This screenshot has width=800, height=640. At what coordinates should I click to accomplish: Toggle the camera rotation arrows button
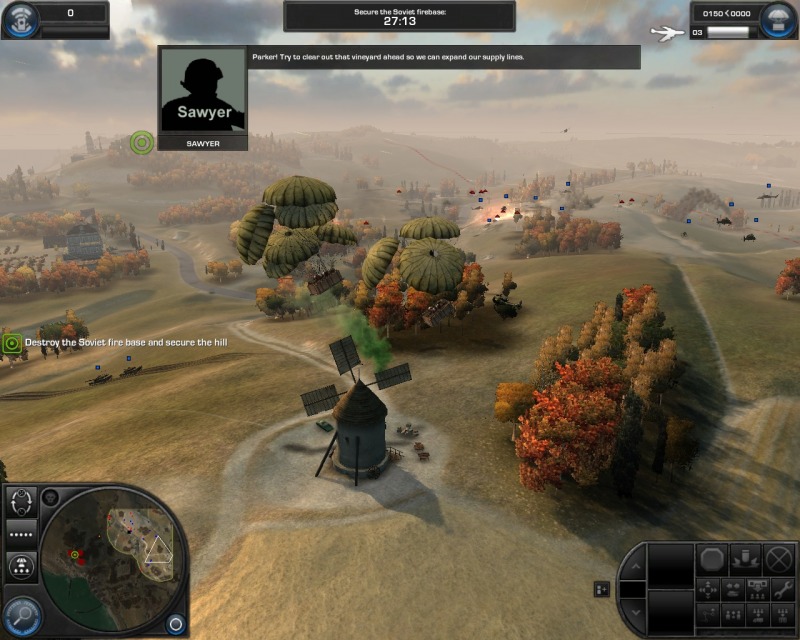pos(21,500)
